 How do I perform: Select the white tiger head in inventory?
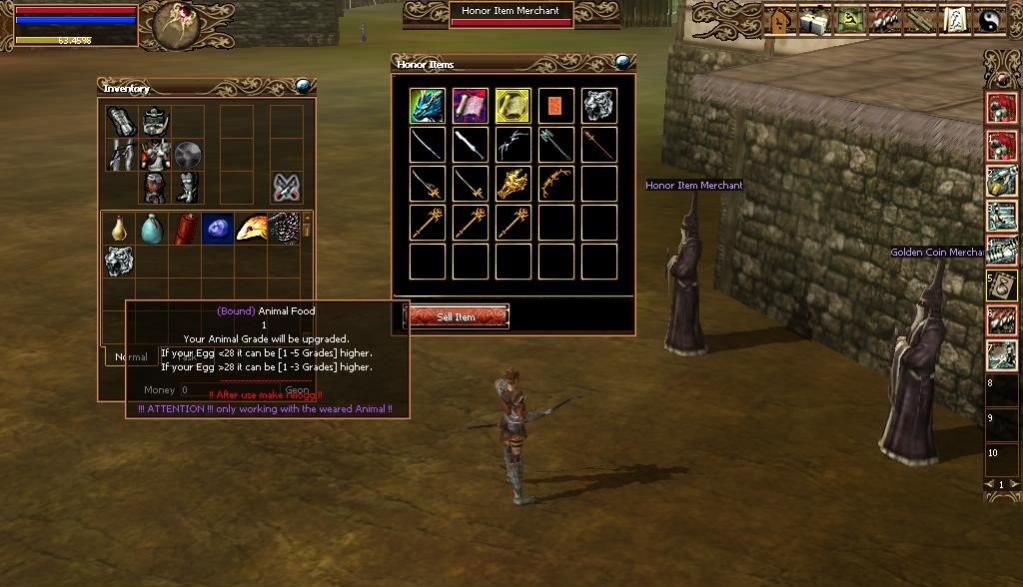click(119, 261)
